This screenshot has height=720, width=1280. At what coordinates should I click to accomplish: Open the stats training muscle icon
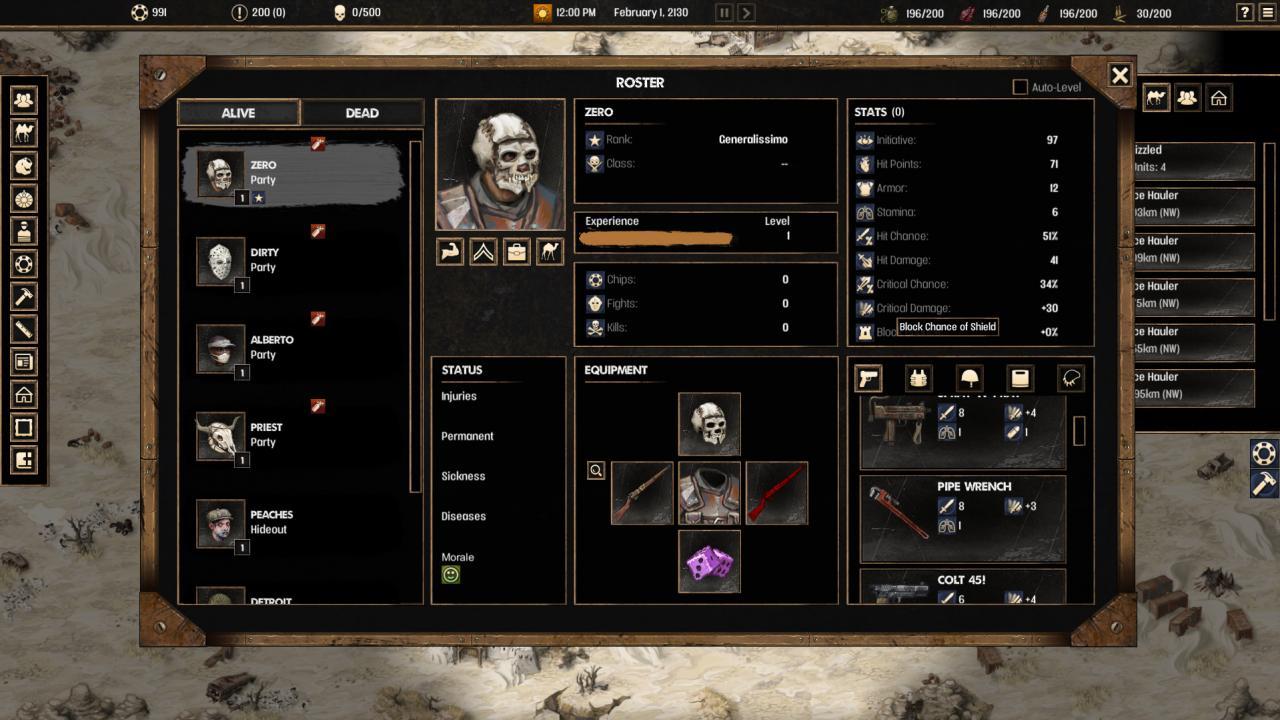449,252
